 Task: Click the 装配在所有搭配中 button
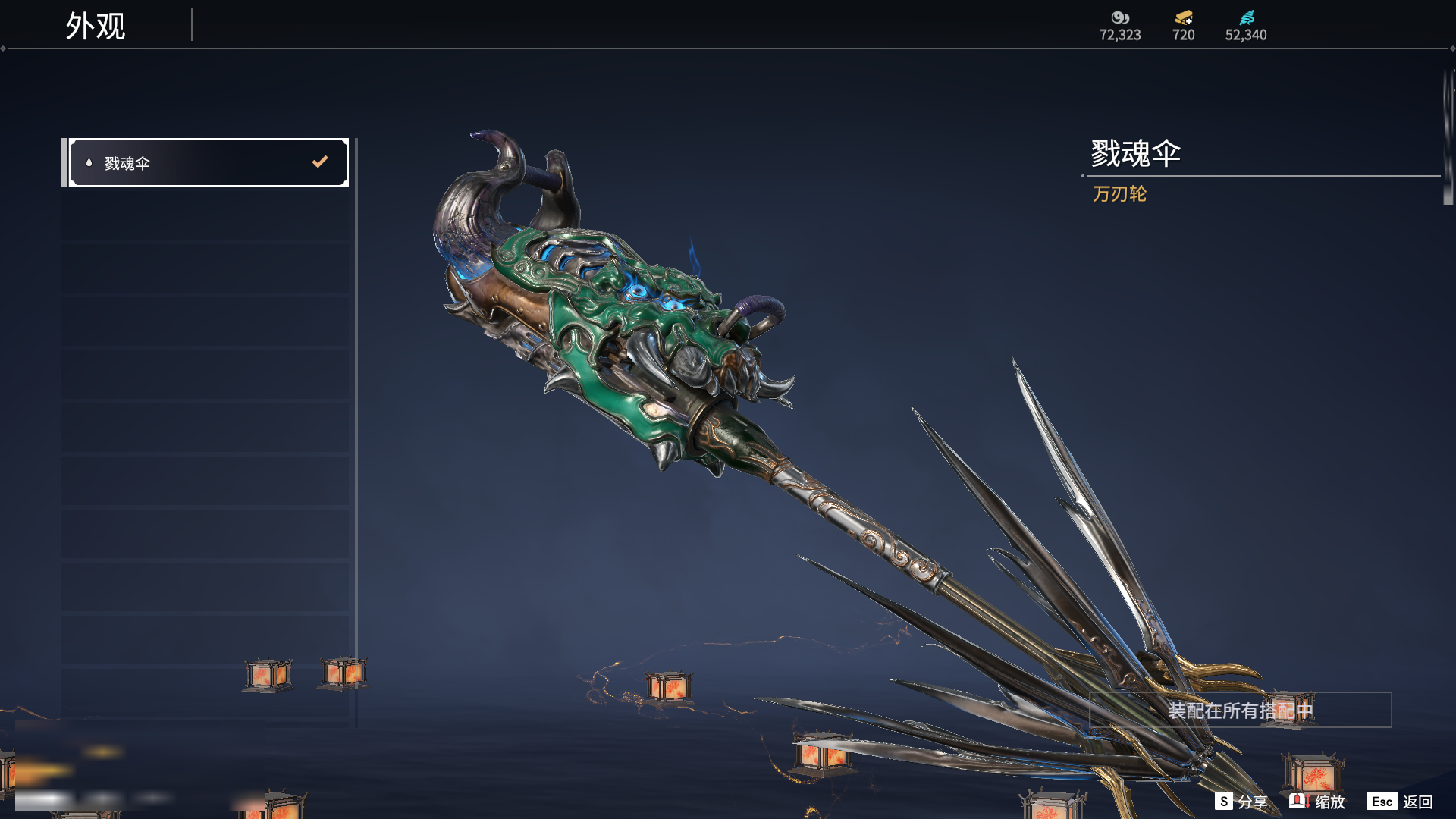point(1240,711)
